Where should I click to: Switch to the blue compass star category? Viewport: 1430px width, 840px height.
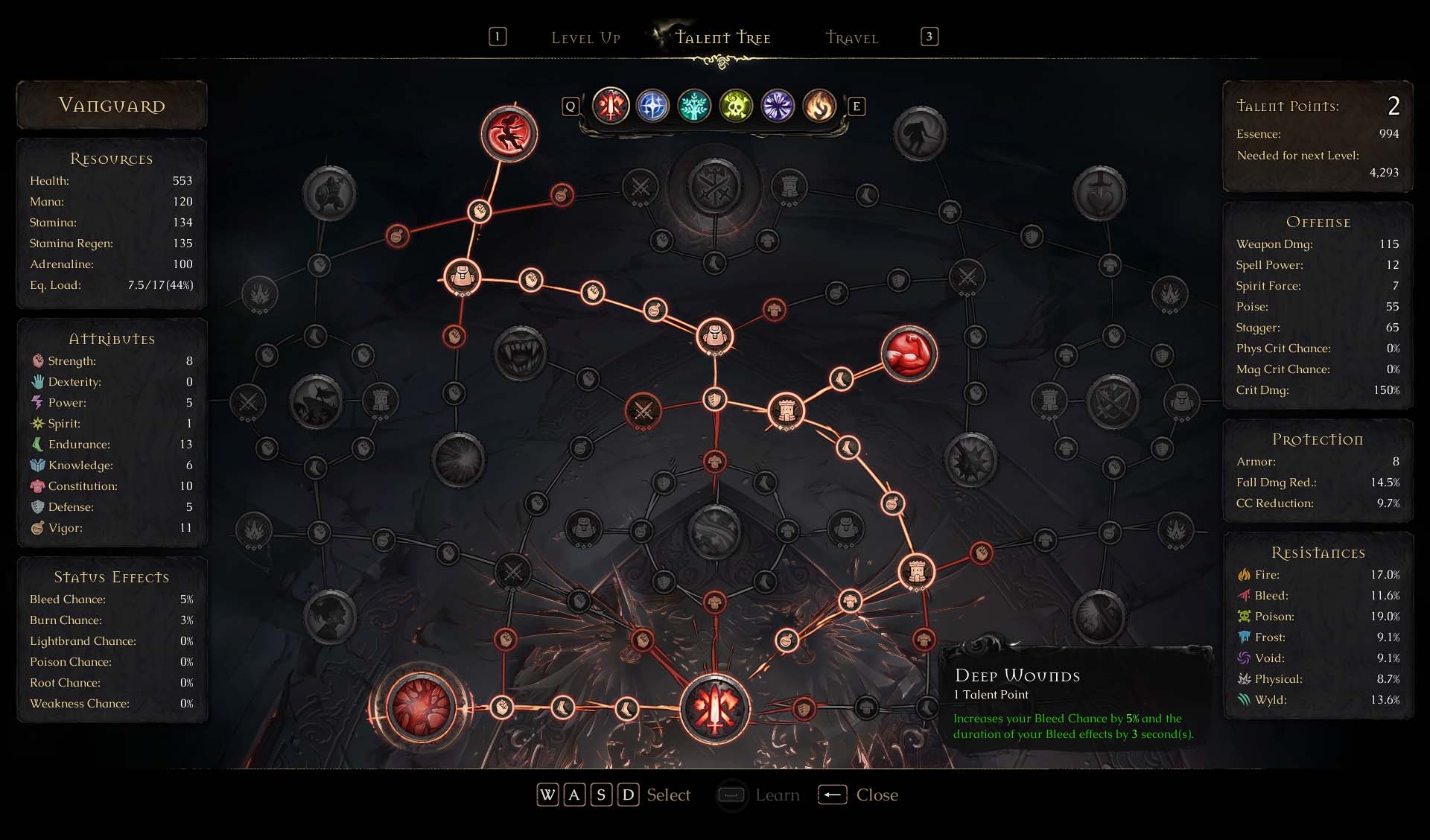click(652, 106)
